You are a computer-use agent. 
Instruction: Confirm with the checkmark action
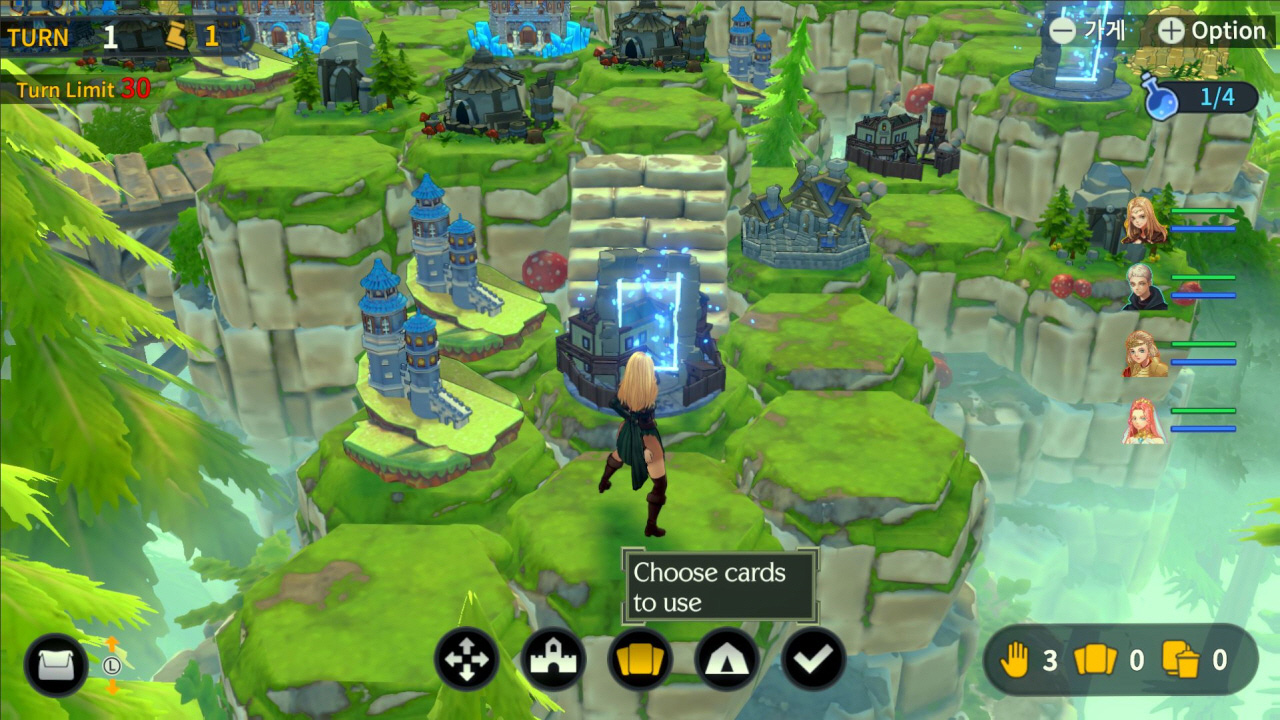click(x=813, y=661)
